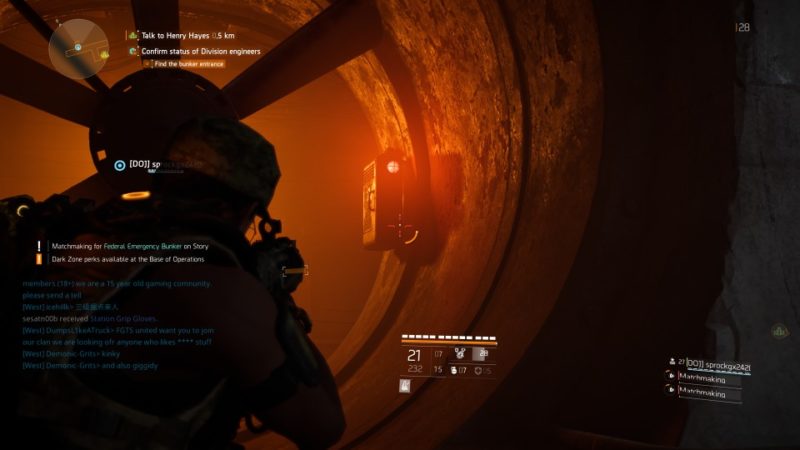800x450 pixels.
Task: Click the green icon on the right edge
Action: pos(778,331)
